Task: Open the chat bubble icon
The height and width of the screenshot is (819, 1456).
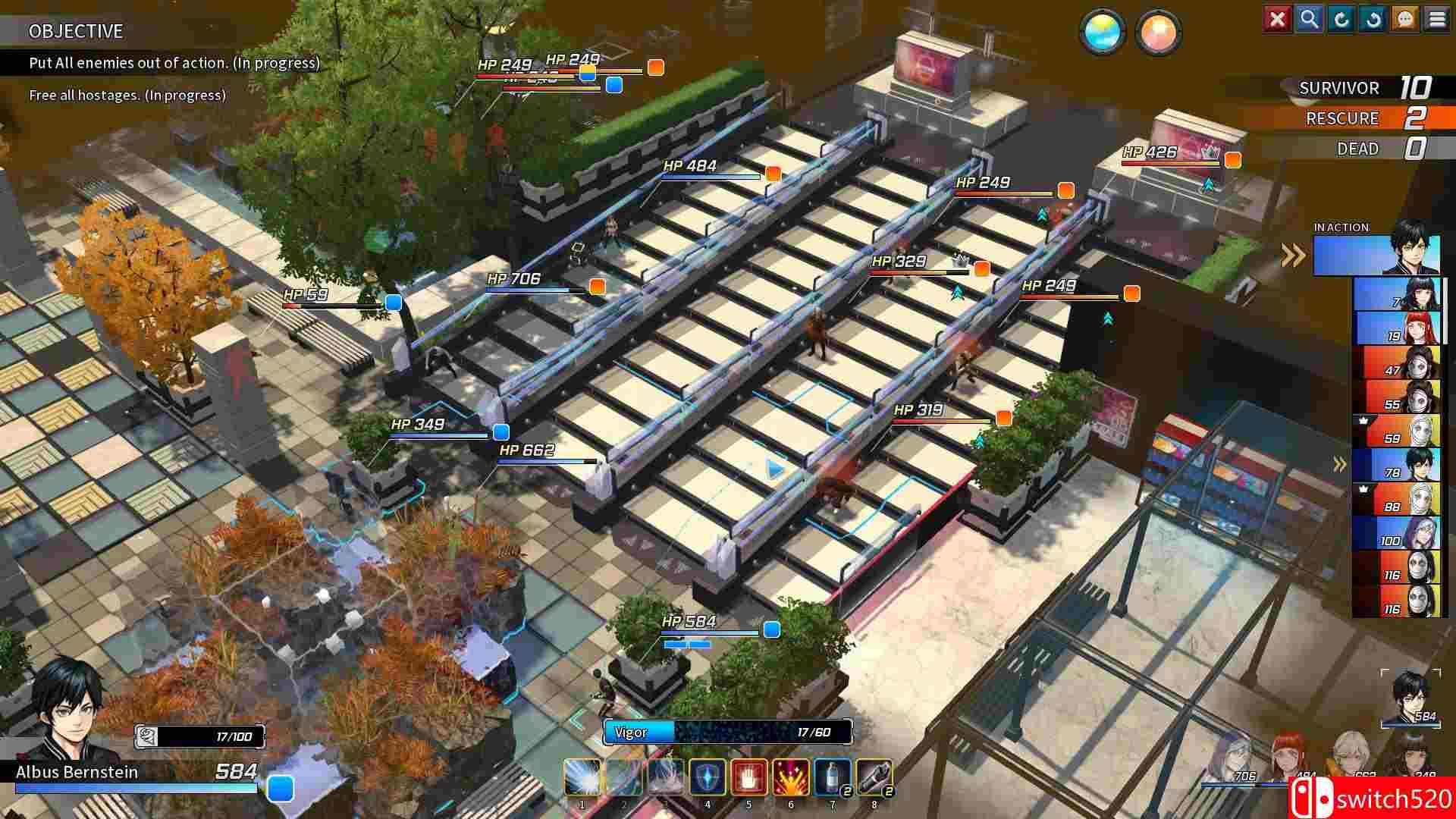Action: pyautogui.click(x=1405, y=20)
